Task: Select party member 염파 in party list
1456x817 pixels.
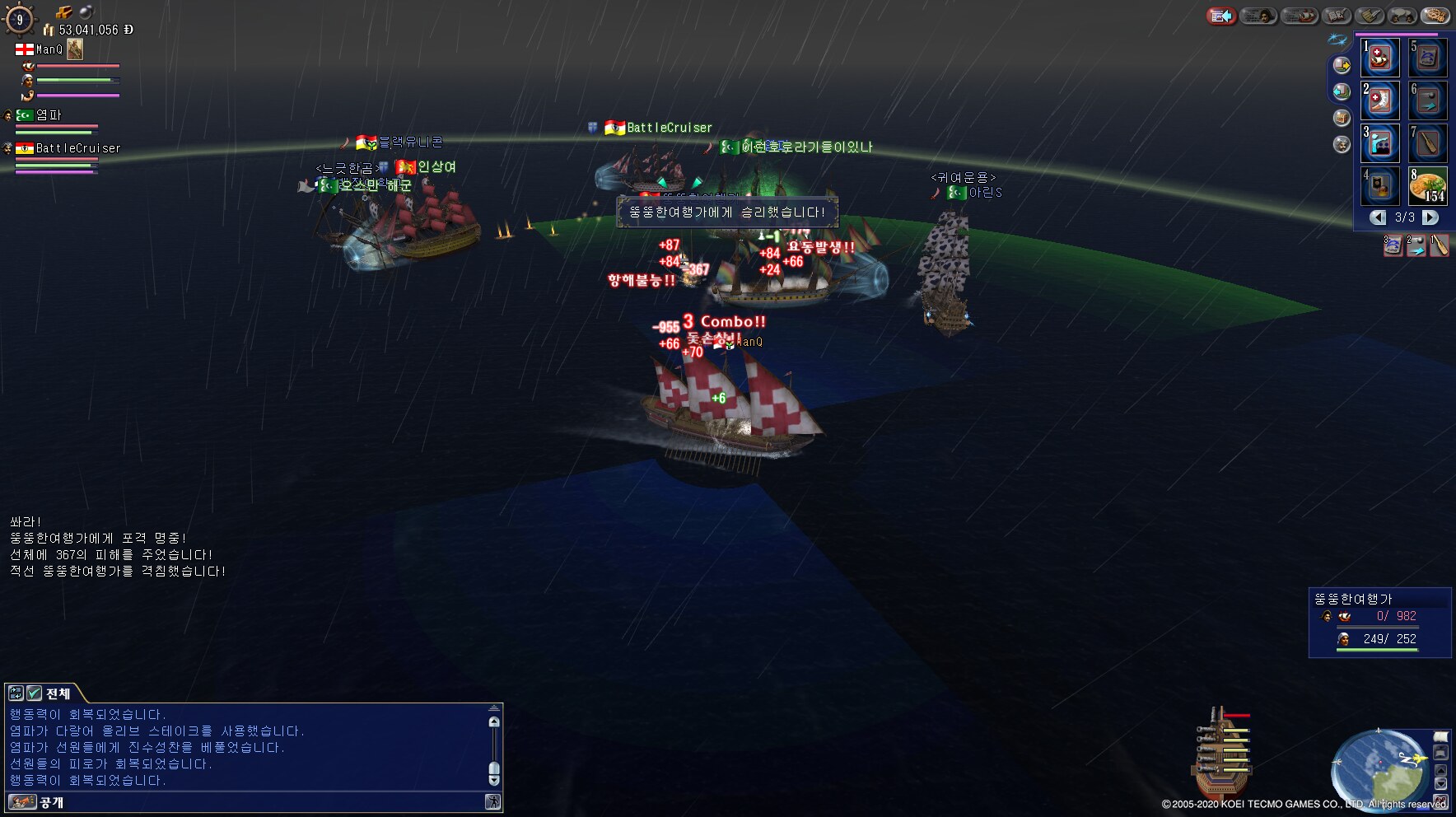Action: pos(48,115)
